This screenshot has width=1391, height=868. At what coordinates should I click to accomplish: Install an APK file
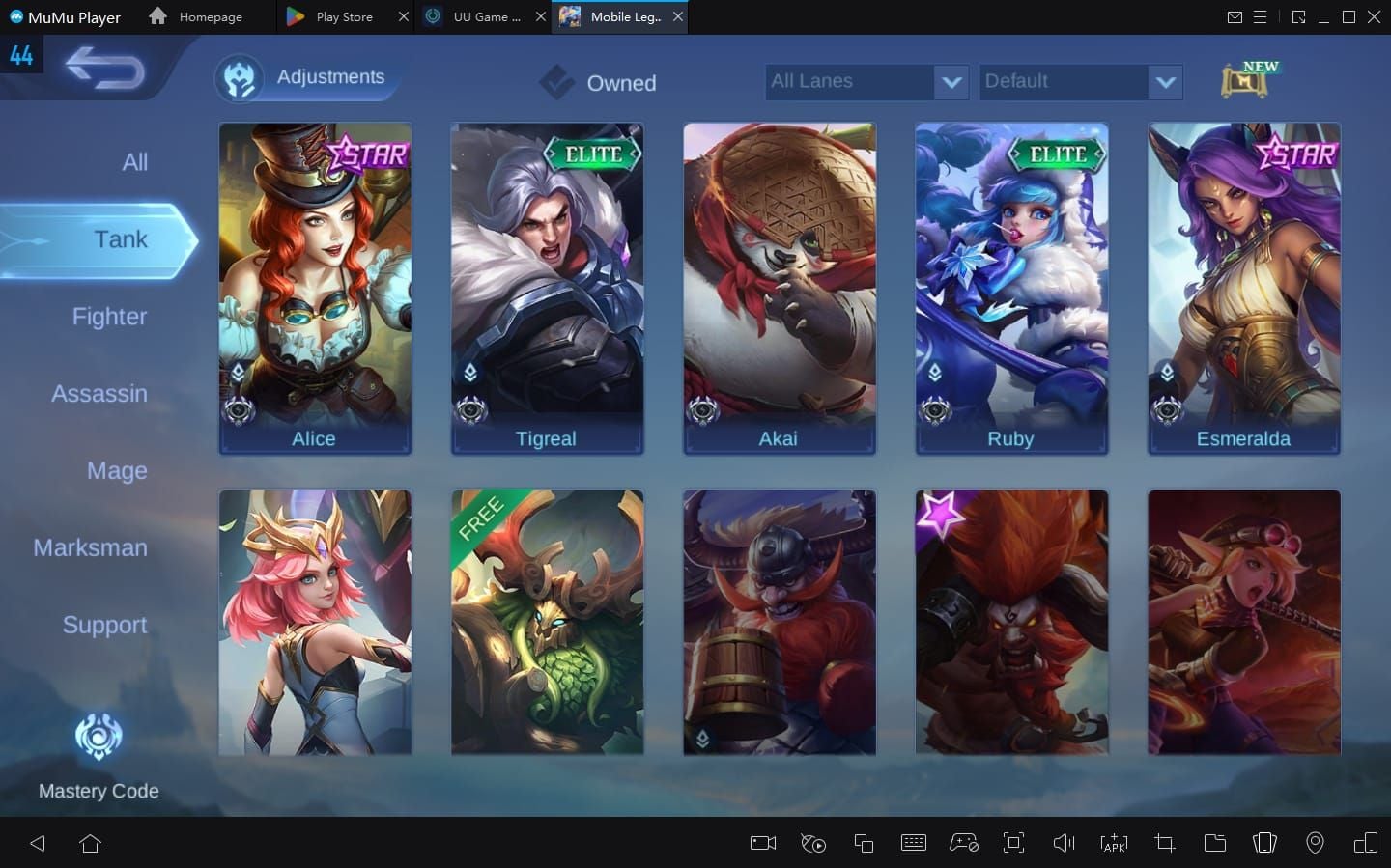[x=1114, y=843]
